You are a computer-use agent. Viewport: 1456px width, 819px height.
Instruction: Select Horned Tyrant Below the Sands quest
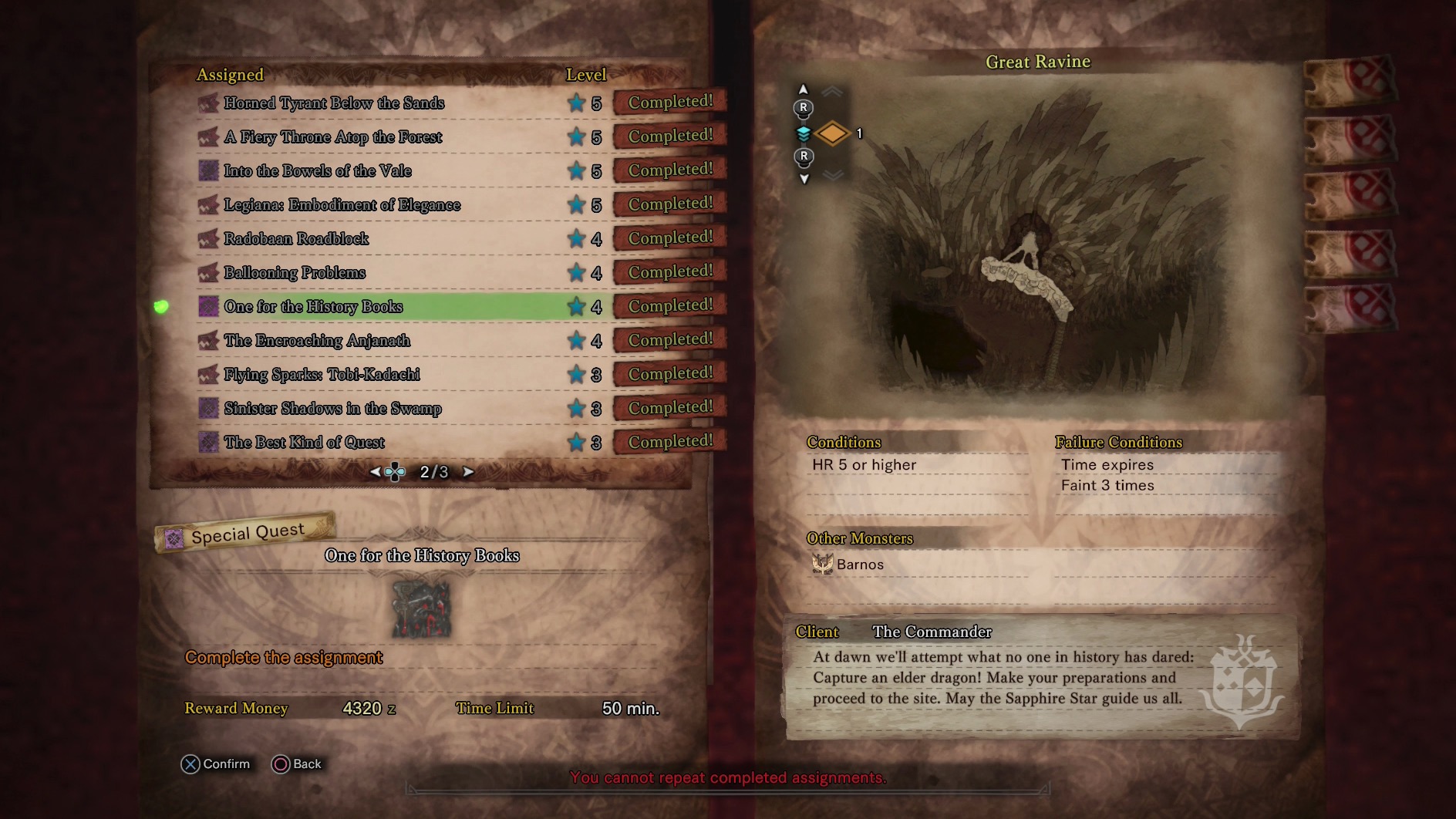[x=334, y=103]
